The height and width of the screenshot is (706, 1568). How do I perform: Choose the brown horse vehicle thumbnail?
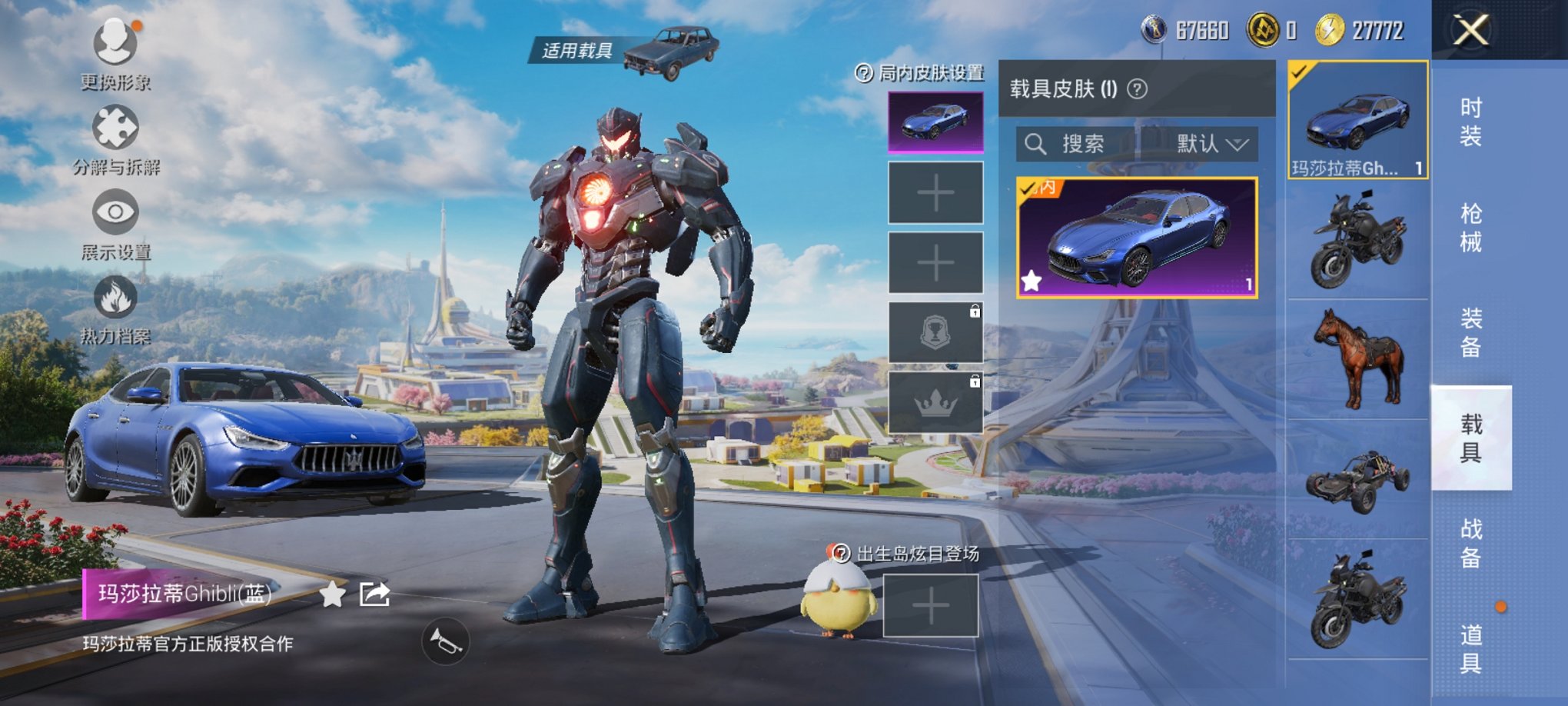click(1358, 358)
